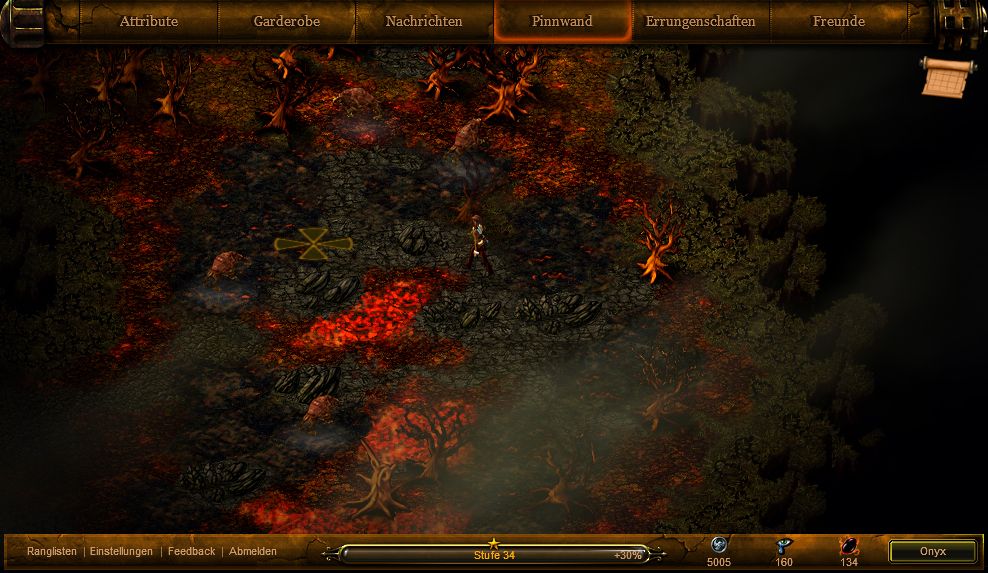
Task: Click the Feedback link
Action: [191, 551]
